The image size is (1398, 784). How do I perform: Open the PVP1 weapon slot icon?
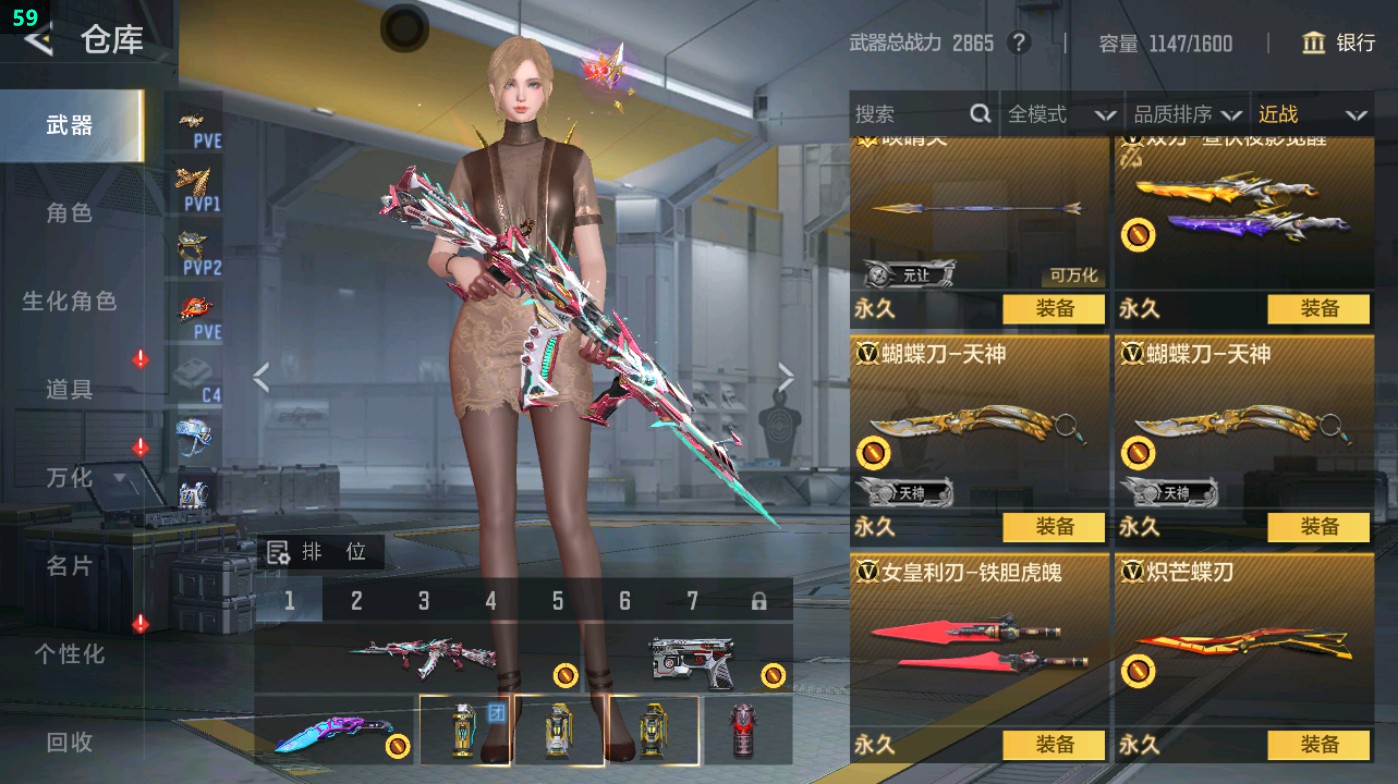196,185
